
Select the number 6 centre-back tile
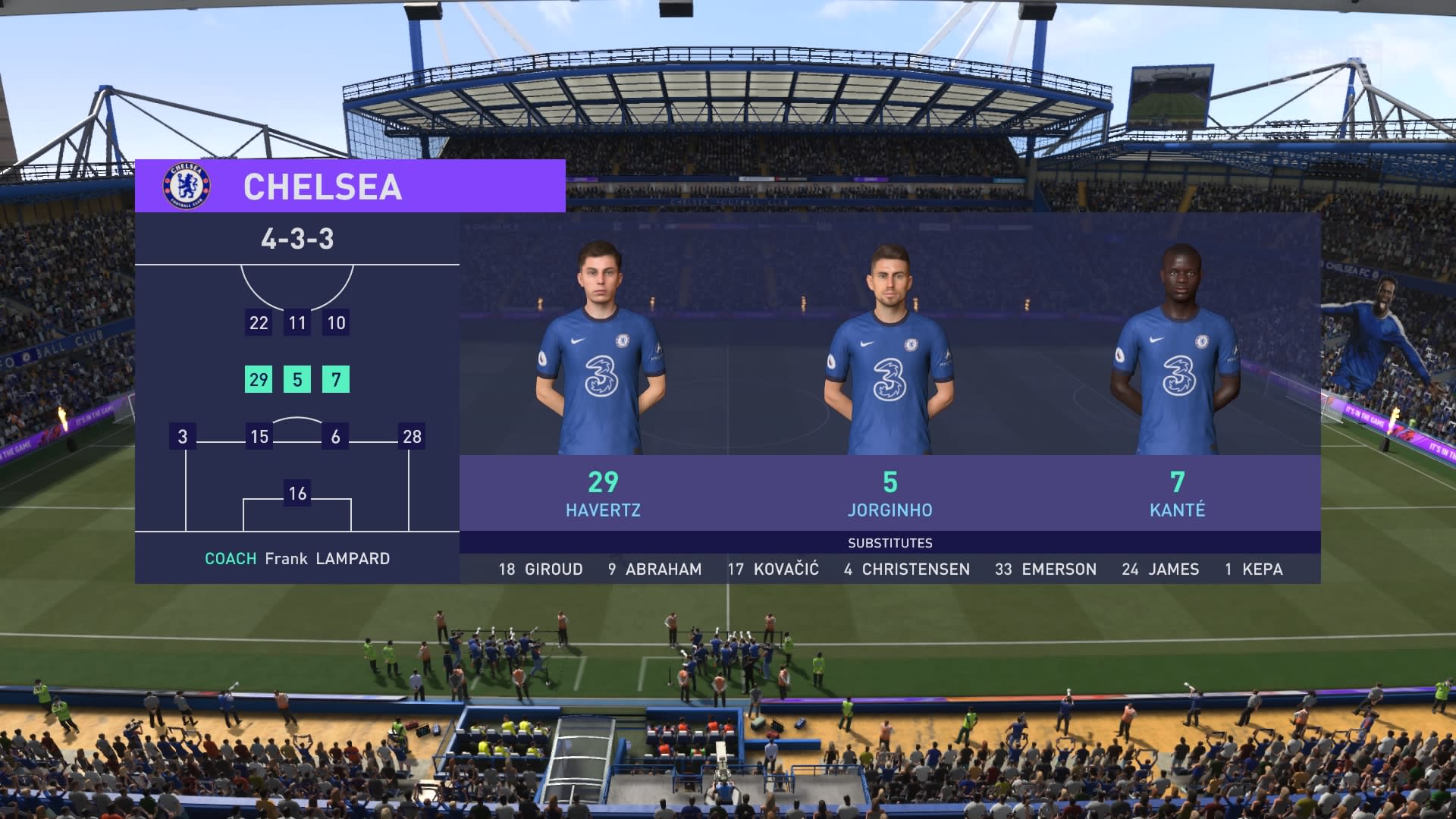click(335, 436)
